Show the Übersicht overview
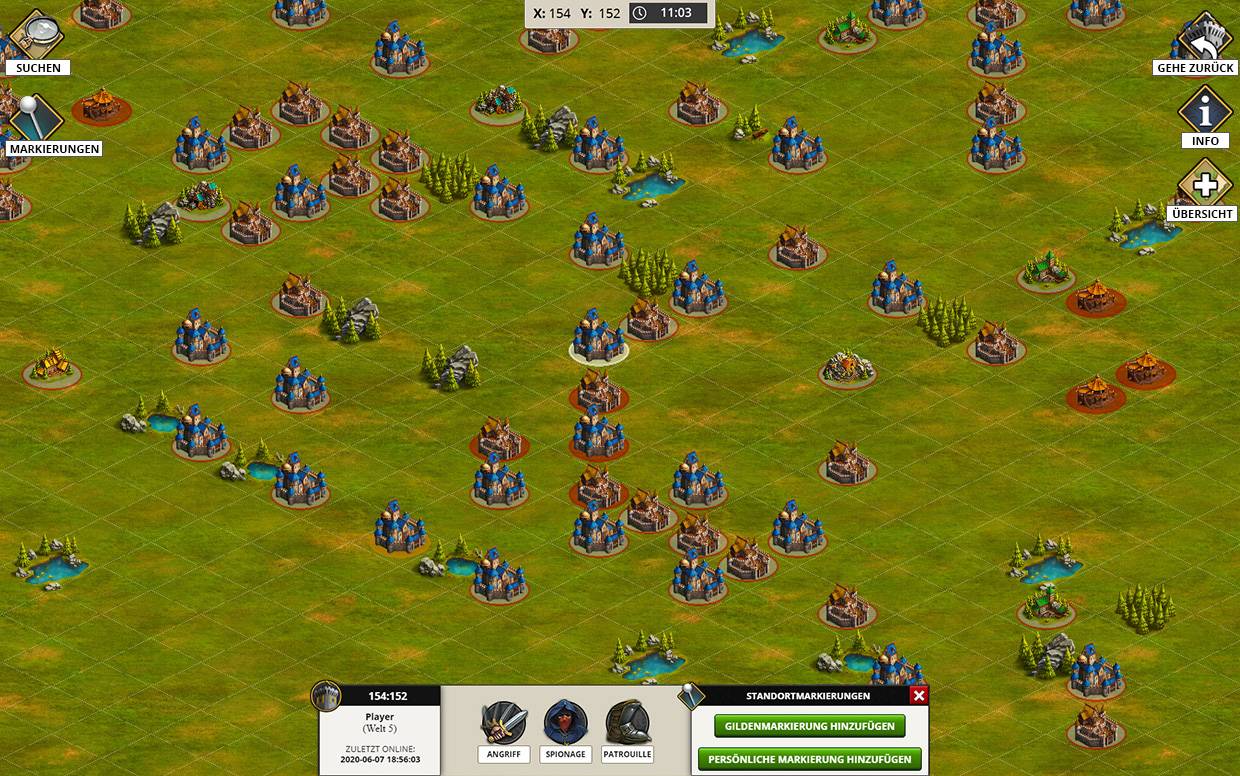Viewport: 1240px width, 776px height. (1204, 185)
